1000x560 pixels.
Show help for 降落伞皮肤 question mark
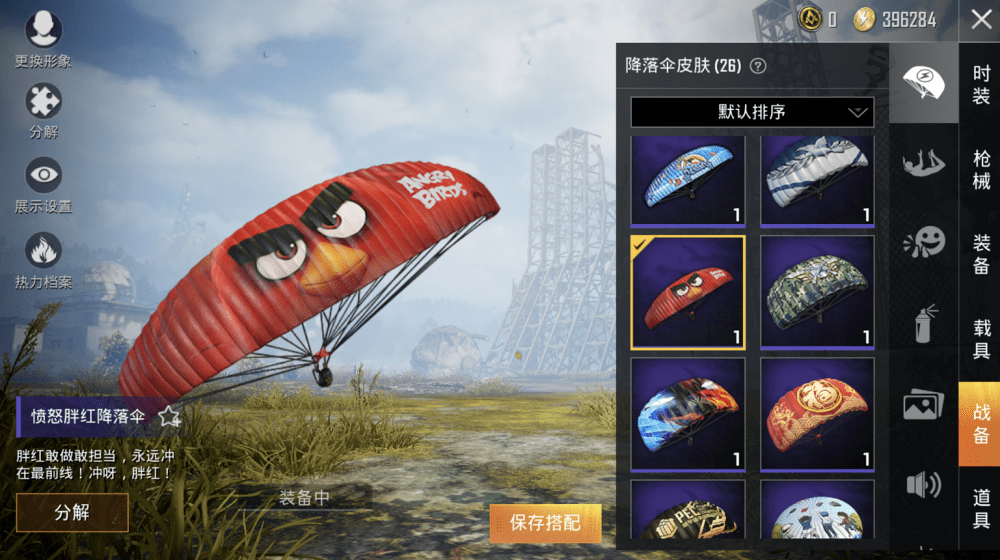point(758,67)
